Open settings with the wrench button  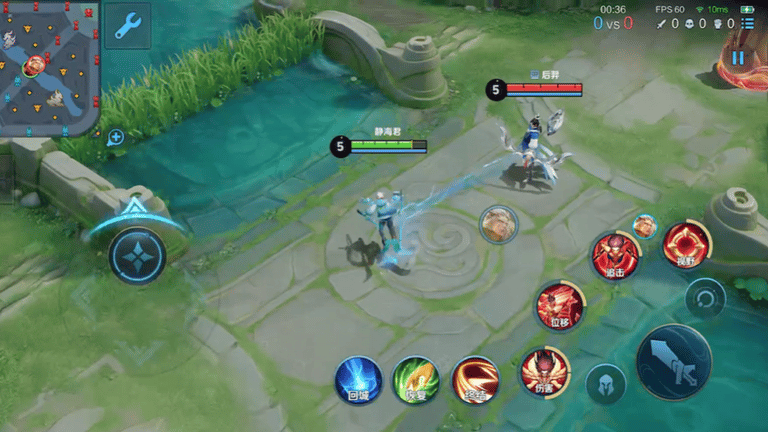[127, 26]
